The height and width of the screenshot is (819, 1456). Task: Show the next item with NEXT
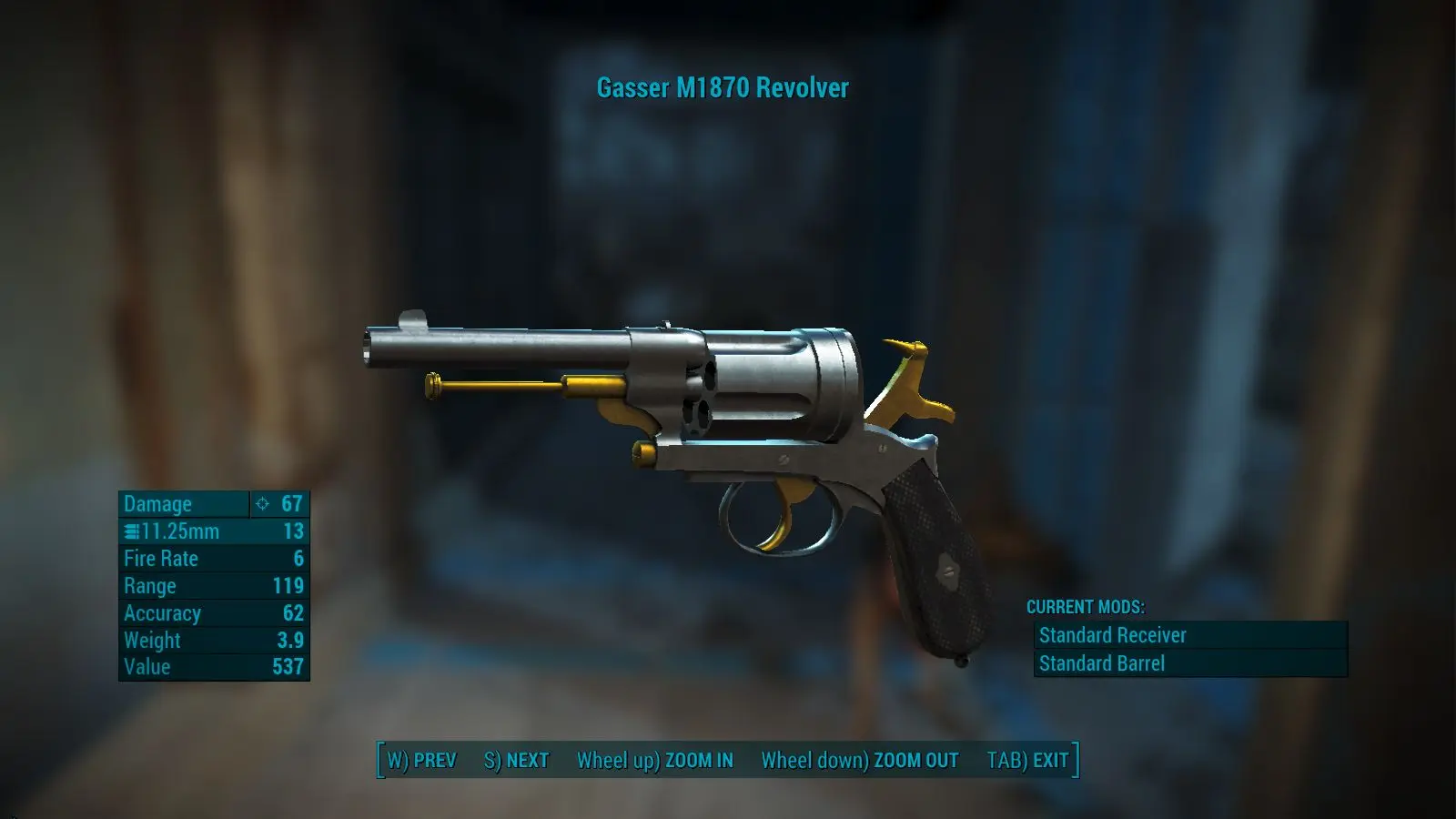pos(516,761)
